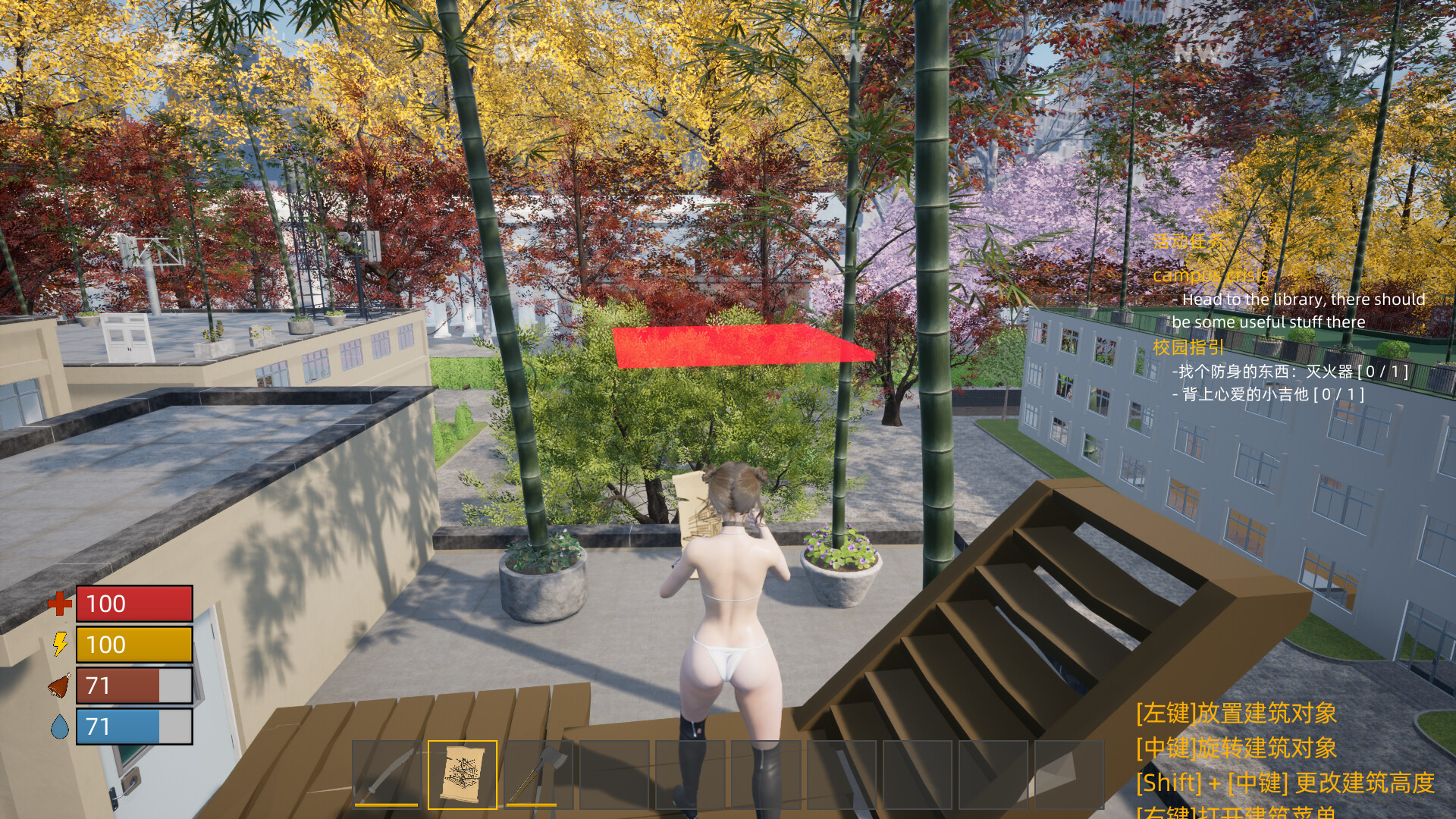The height and width of the screenshot is (819, 1456).
Task: Click the yellow energy bar showing 100
Action: 133,645
